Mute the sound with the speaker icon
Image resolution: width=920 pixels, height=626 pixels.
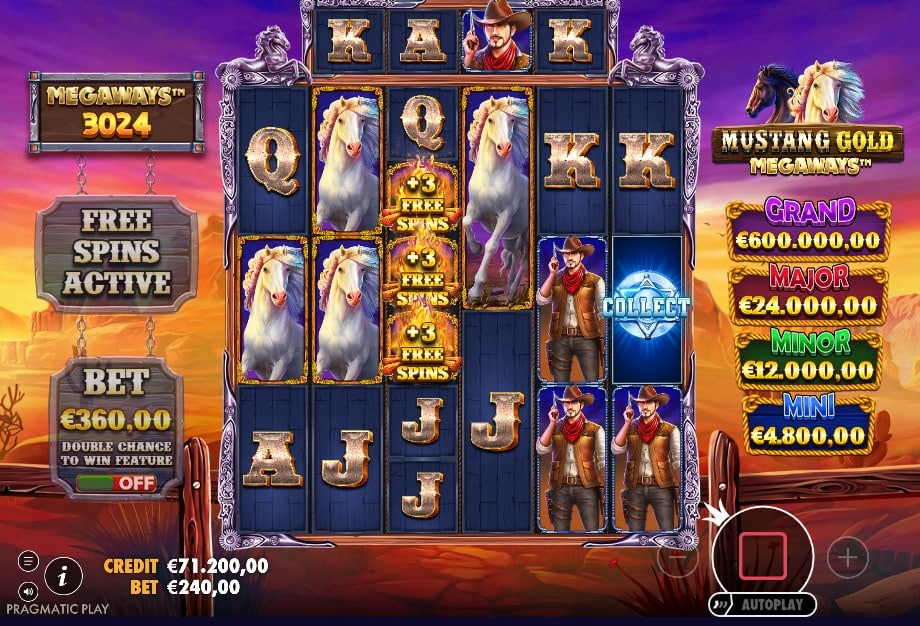(x=27, y=589)
